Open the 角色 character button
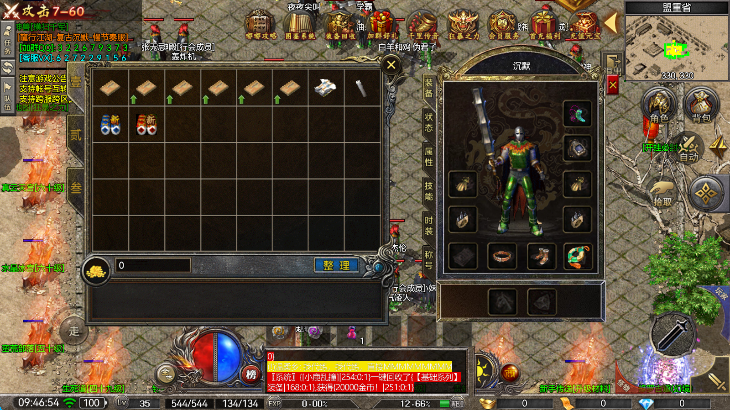 tap(659, 105)
